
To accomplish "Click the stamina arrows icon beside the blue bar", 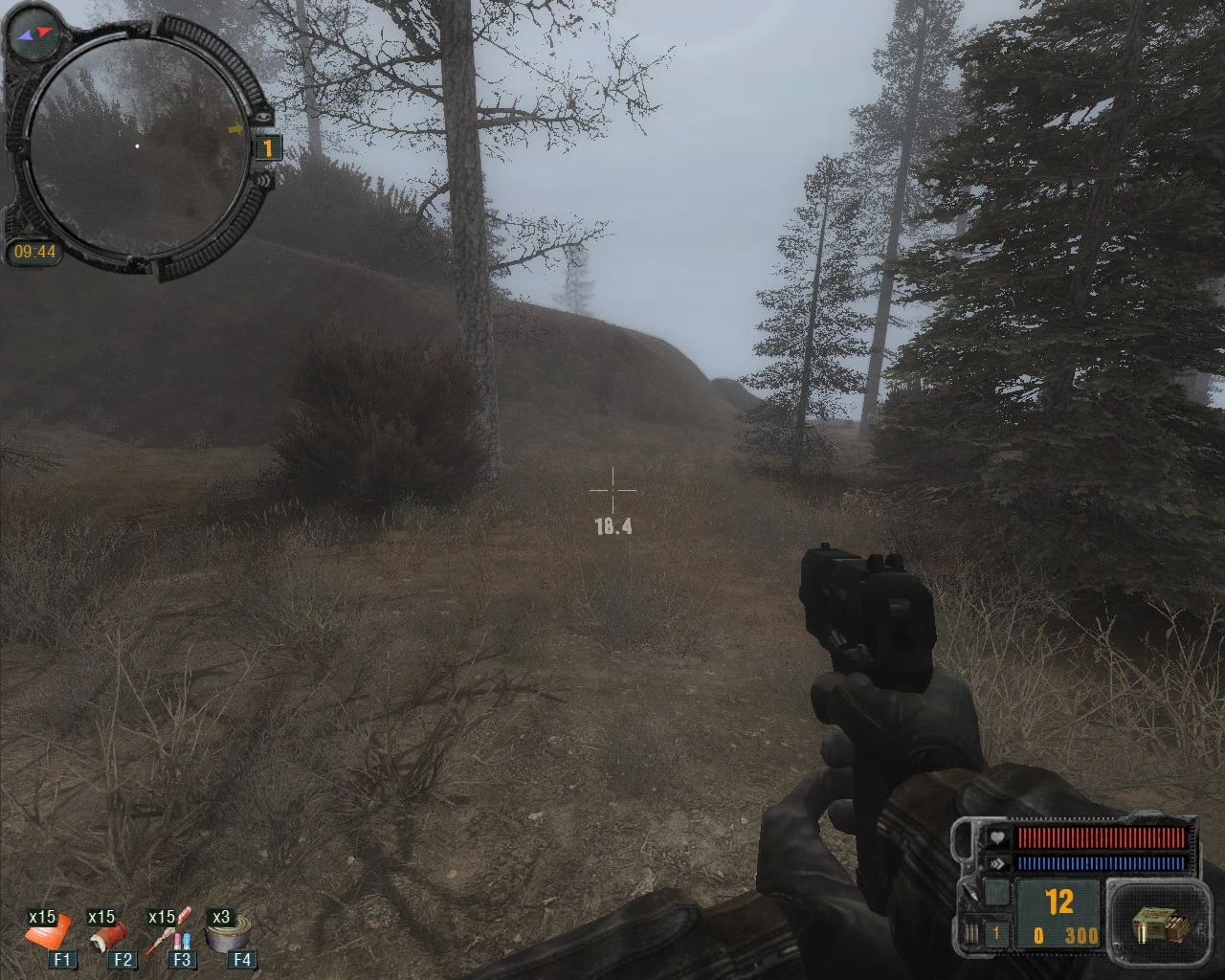I will [999, 862].
